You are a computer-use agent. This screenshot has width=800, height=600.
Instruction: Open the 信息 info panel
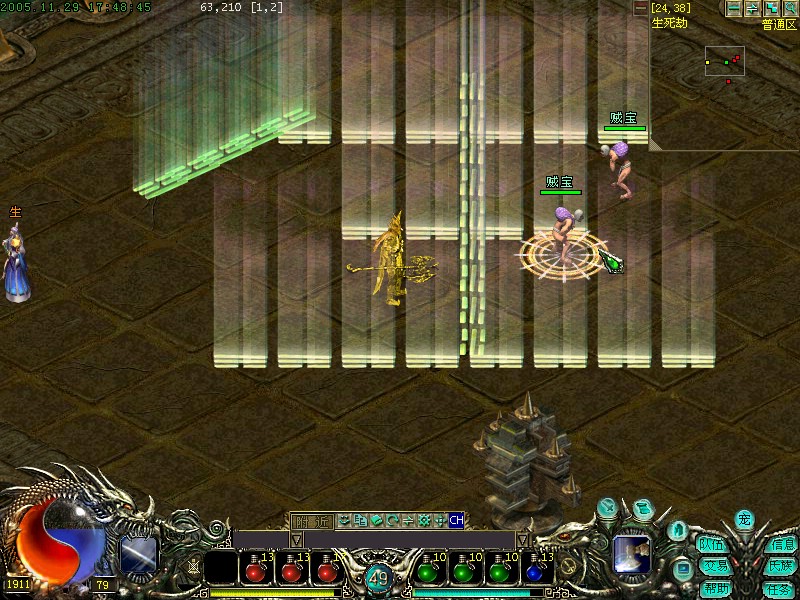coord(780,545)
